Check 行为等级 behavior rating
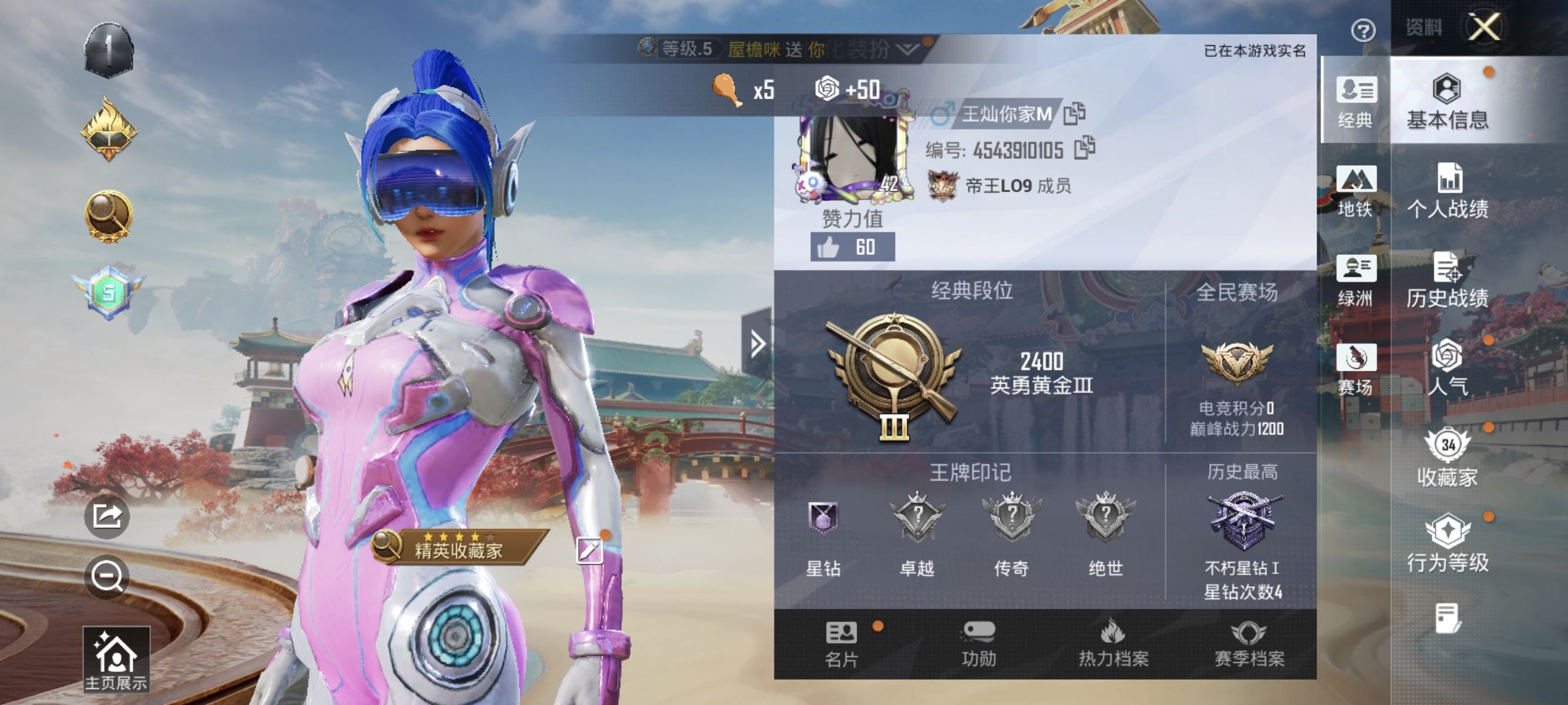 [1449, 545]
